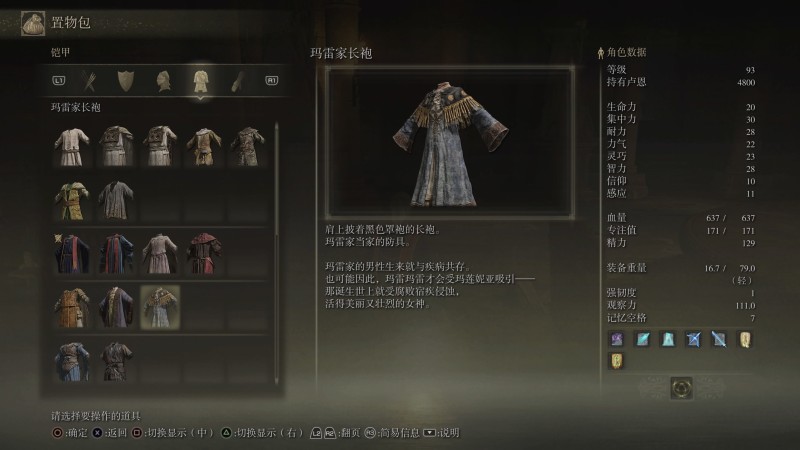Click the purple memorized spell icon
The width and height of the screenshot is (800, 450).
coord(616,339)
